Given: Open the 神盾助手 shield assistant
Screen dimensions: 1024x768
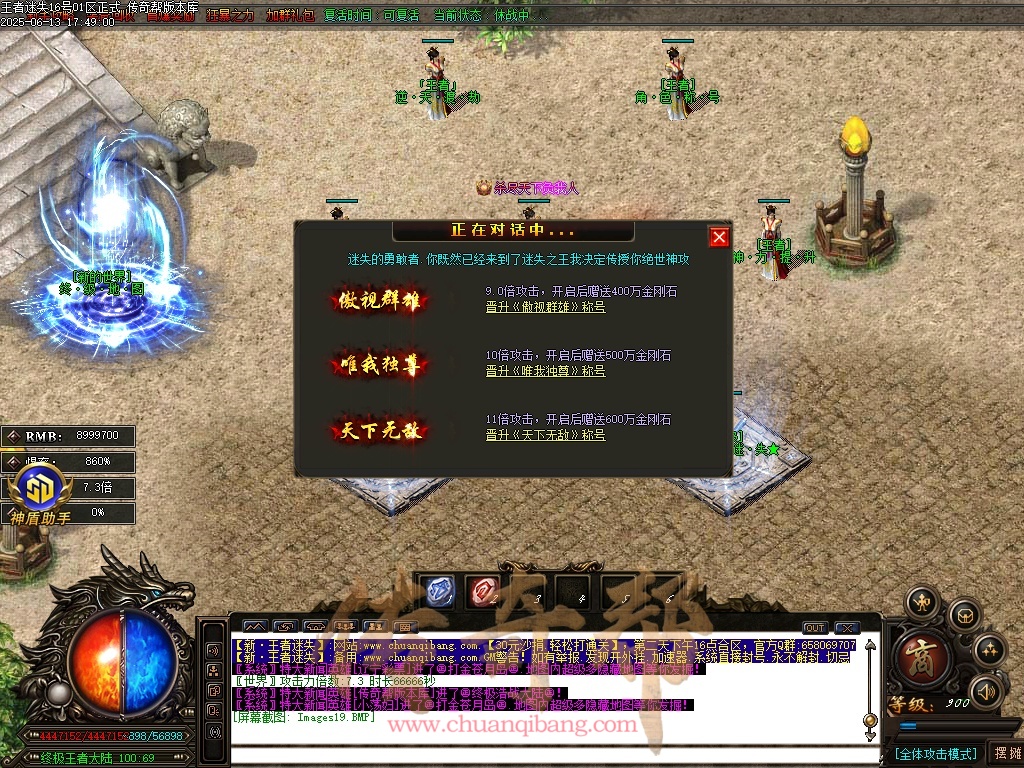Looking at the screenshot, I should click(x=40, y=495).
